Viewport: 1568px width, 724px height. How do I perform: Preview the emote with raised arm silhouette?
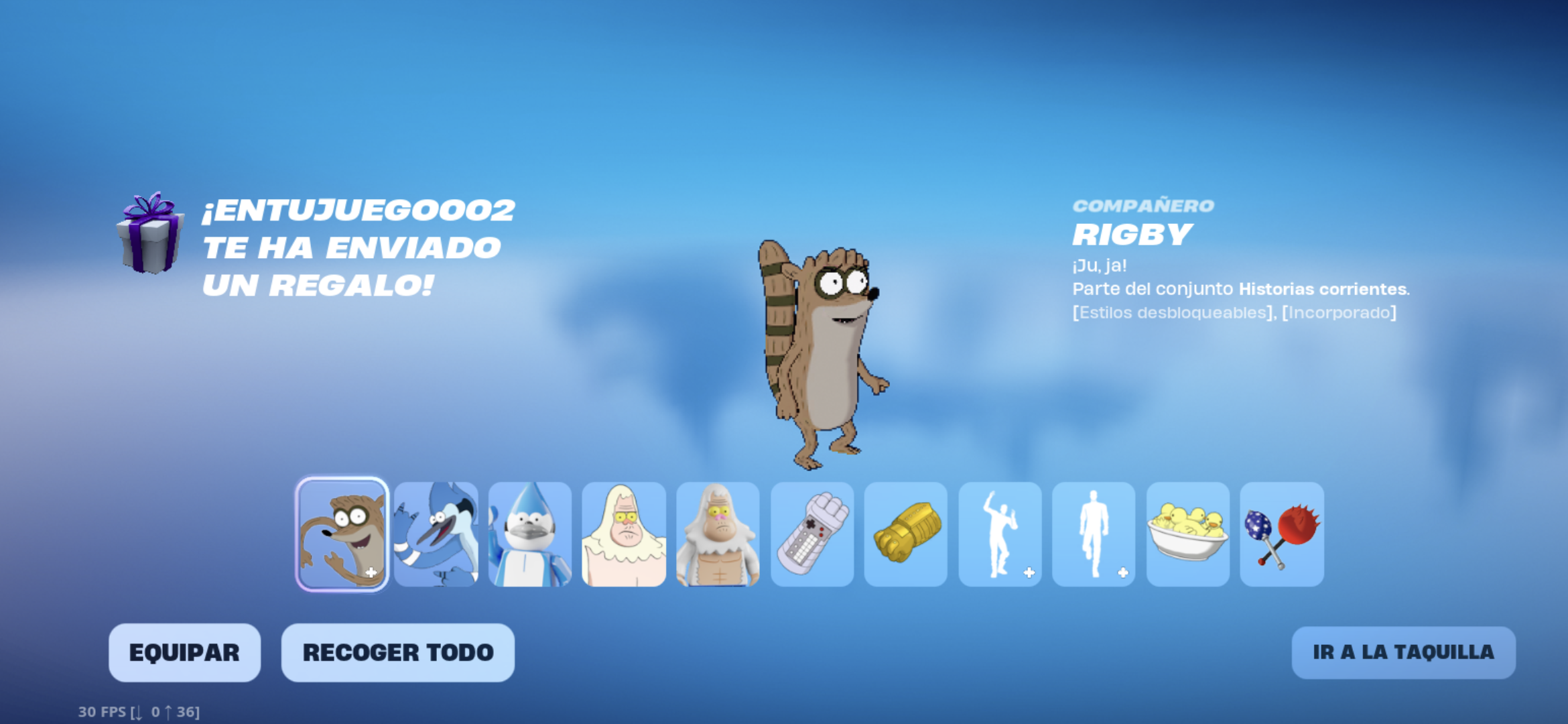click(x=1000, y=534)
